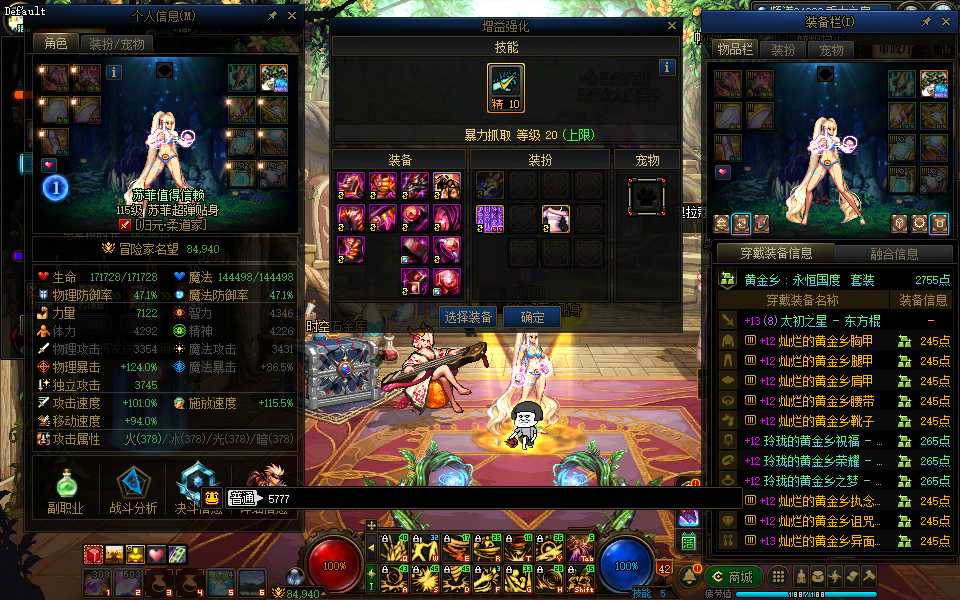960x600 pixels.
Task: Switch to the 装扮/宠物 tab in personal info
Action: pyautogui.click(x=116, y=44)
